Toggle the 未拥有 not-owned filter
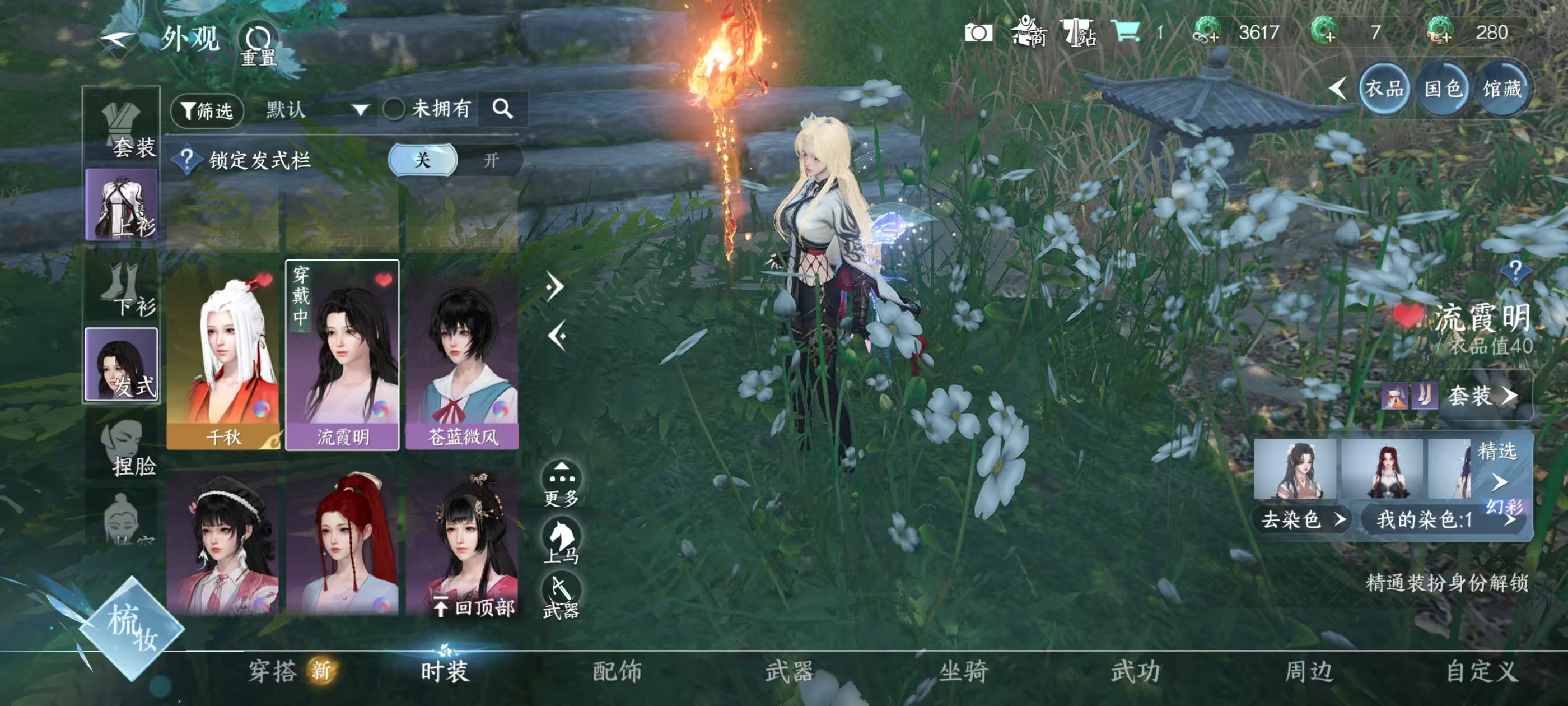The height and width of the screenshot is (706, 1568). [x=394, y=110]
